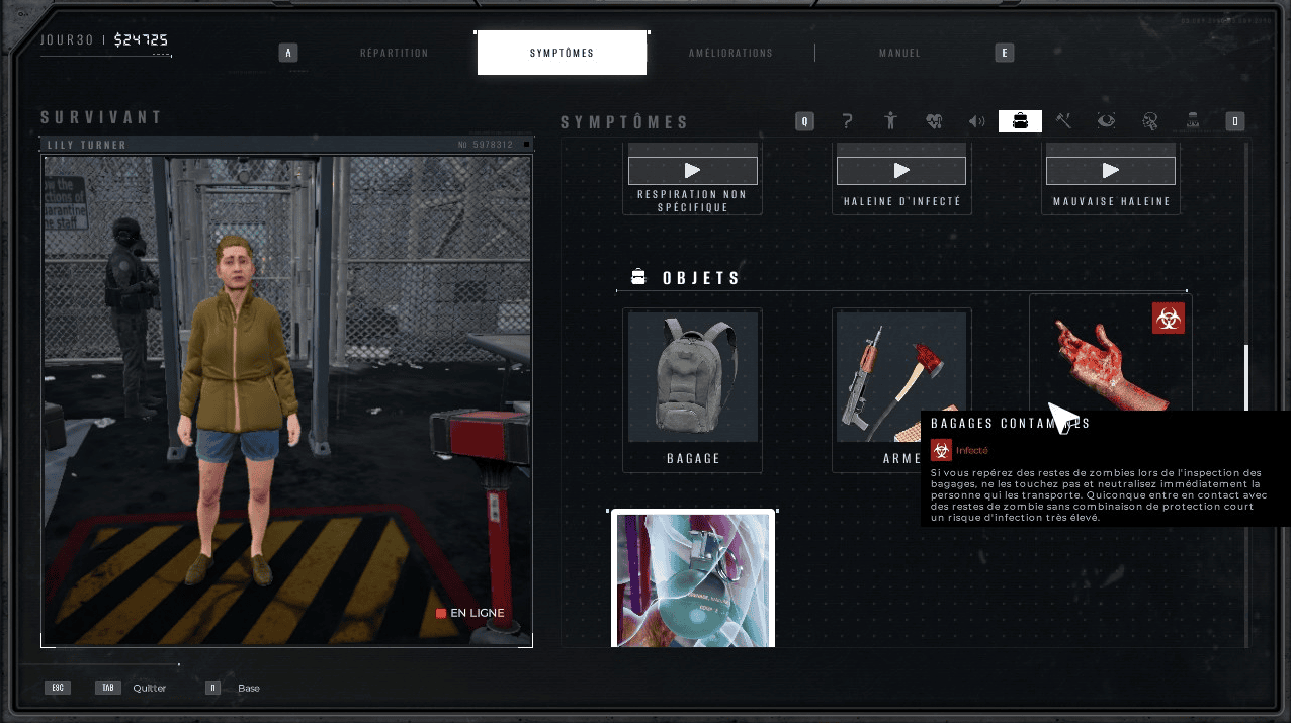Open the speaker sound symptom category
Screen dimensions: 1291x723
point(977,121)
